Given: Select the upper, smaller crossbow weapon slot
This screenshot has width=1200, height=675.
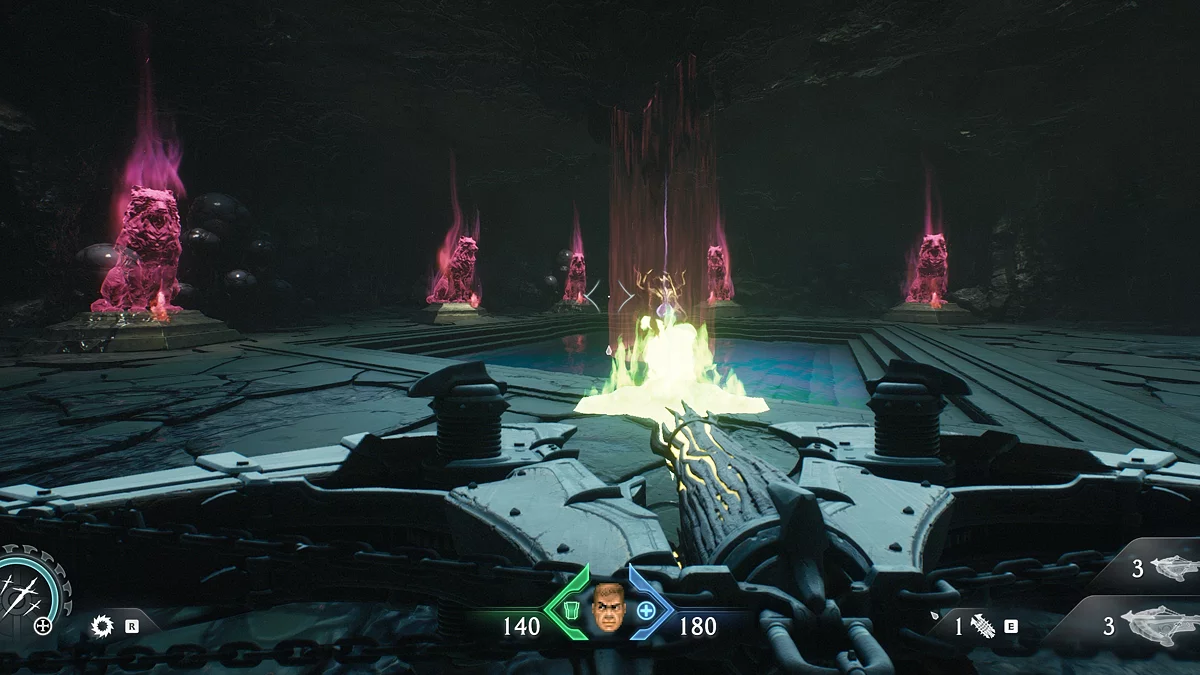Looking at the screenshot, I should 1174,568.
